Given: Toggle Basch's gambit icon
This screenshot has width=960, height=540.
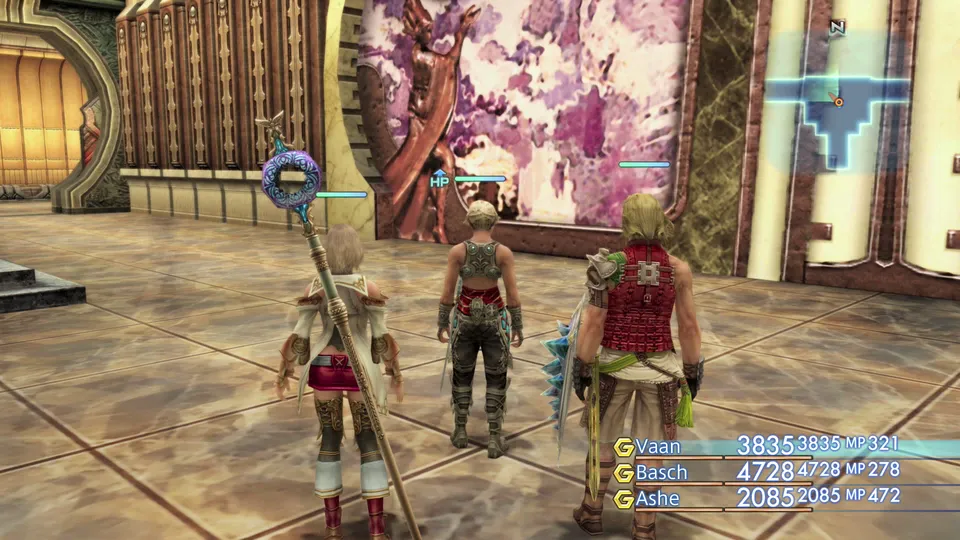Looking at the screenshot, I should tap(624, 472).
